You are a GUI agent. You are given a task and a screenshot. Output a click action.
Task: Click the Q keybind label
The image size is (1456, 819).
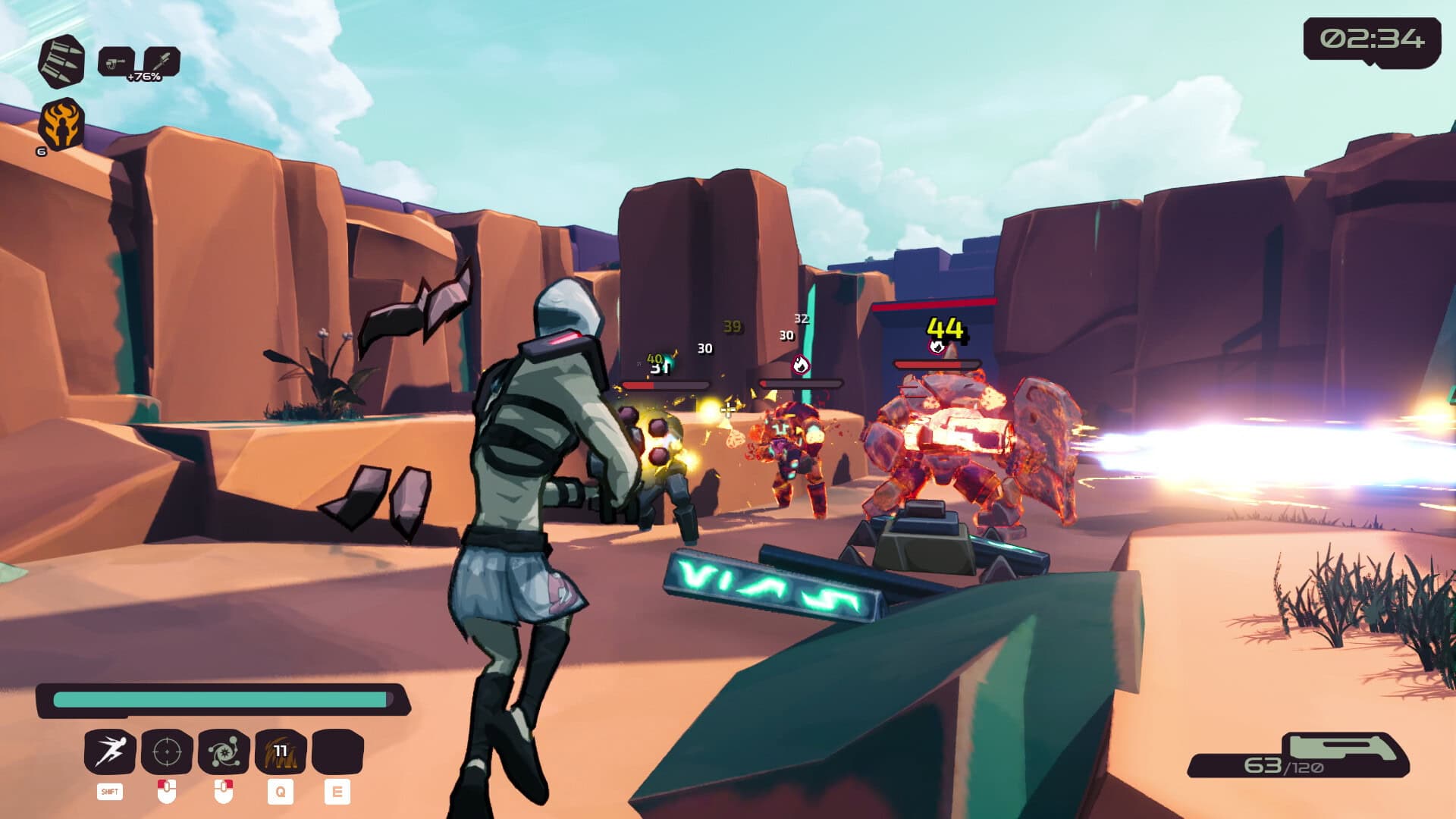pyautogui.click(x=280, y=793)
